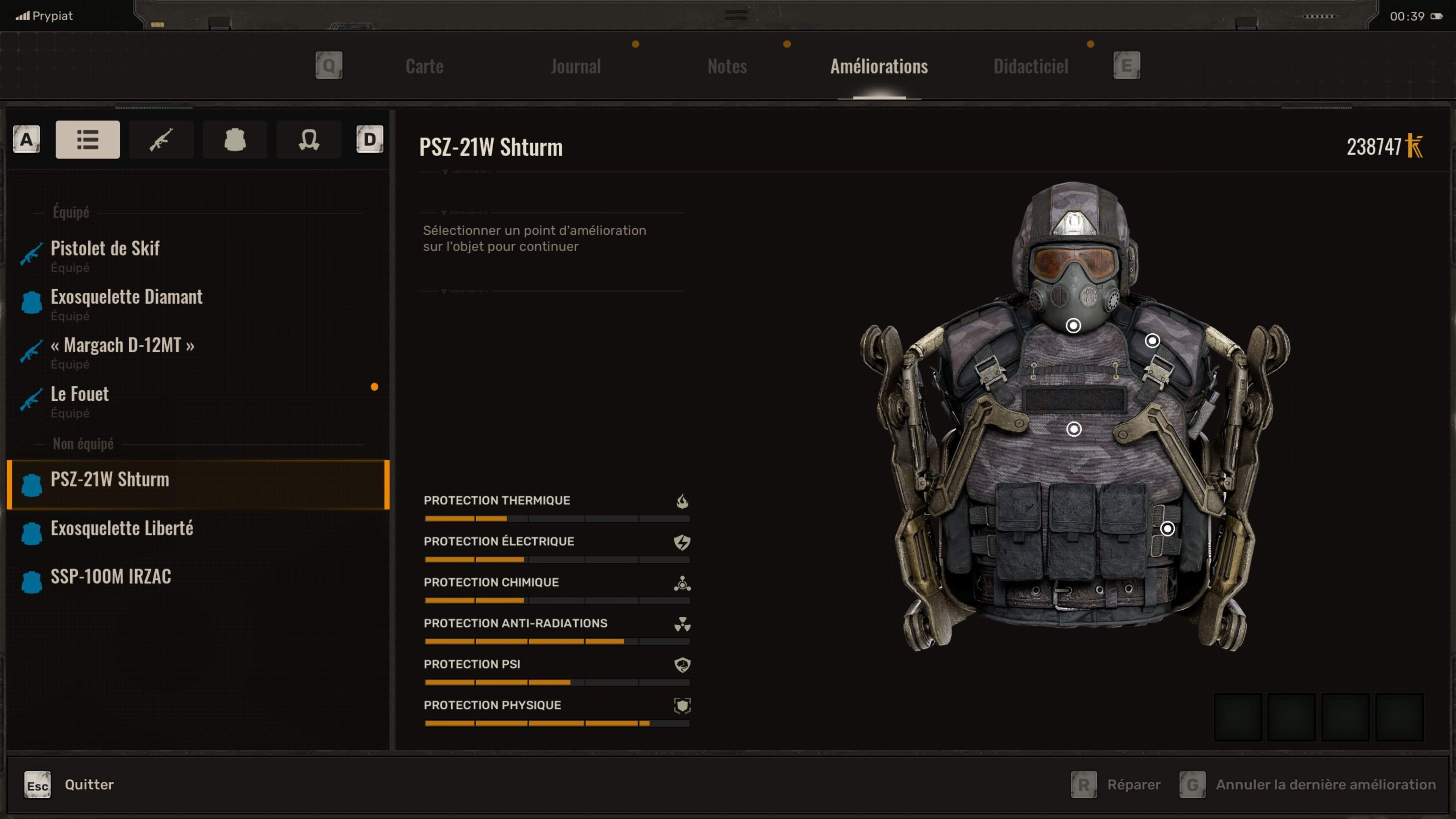Screen dimensions: 1456x819
Task: Switch to the Journal tab
Action: click(x=576, y=66)
